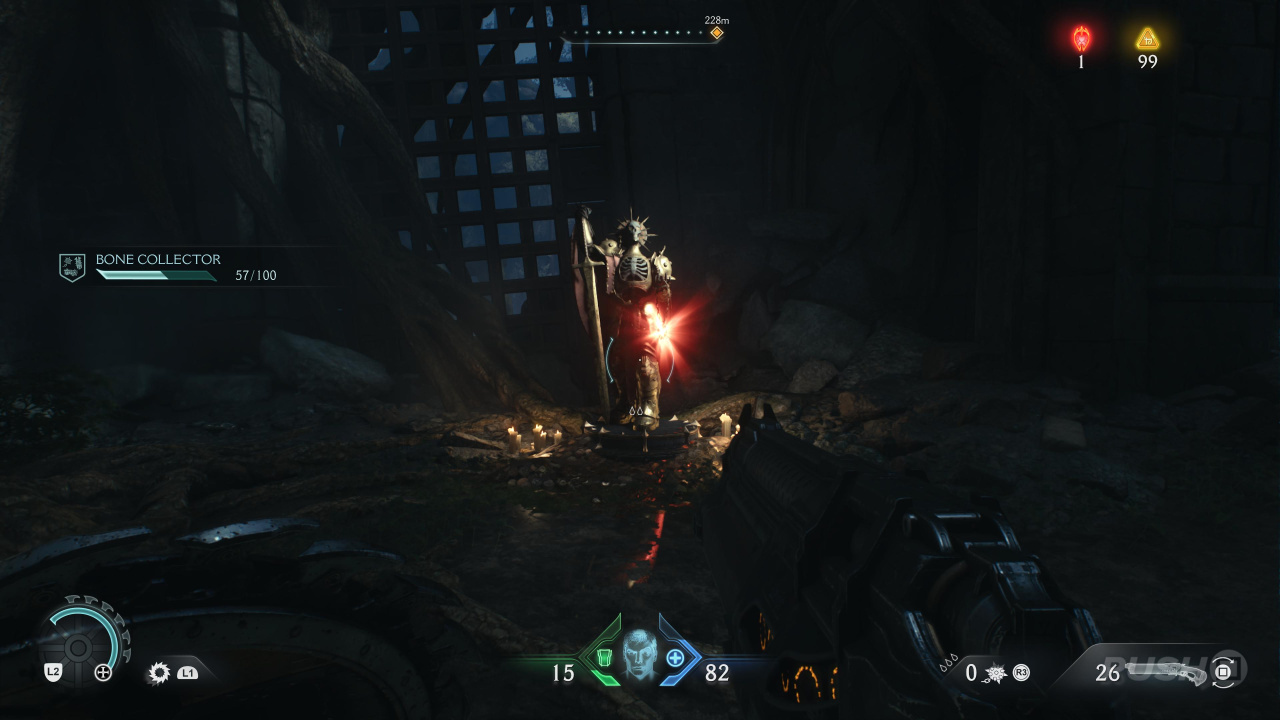The image size is (1280, 720).
Task: Select the blue plus cross icon
Action: pyautogui.click(x=675, y=657)
